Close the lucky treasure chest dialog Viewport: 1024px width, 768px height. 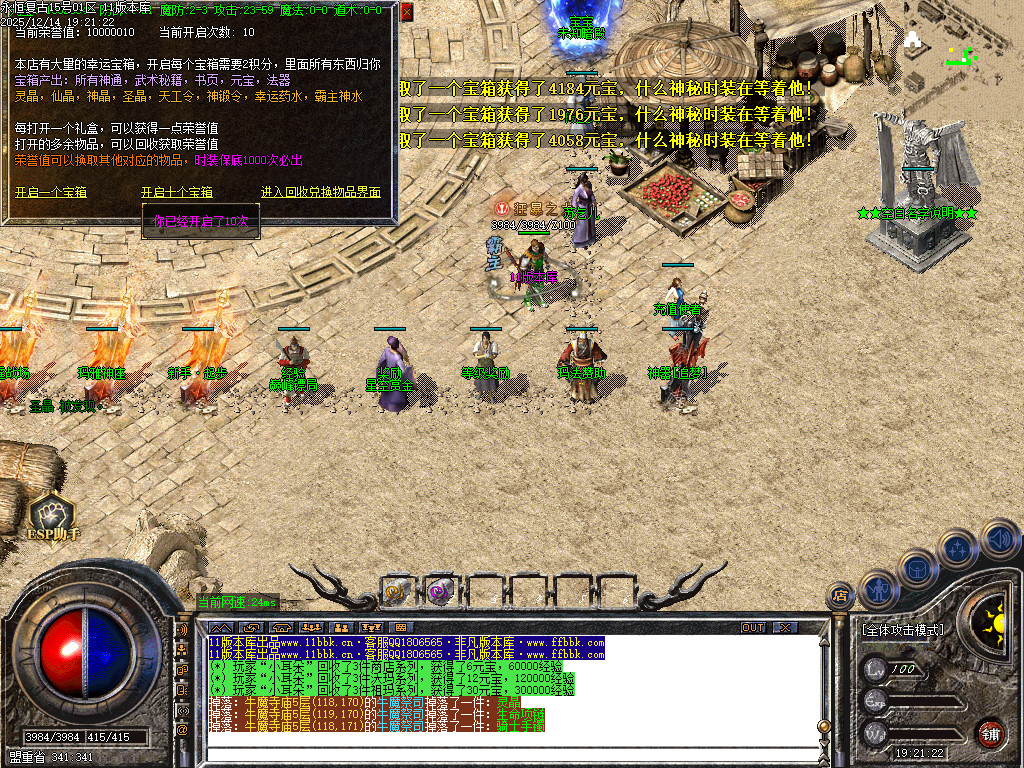click(x=407, y=12)
